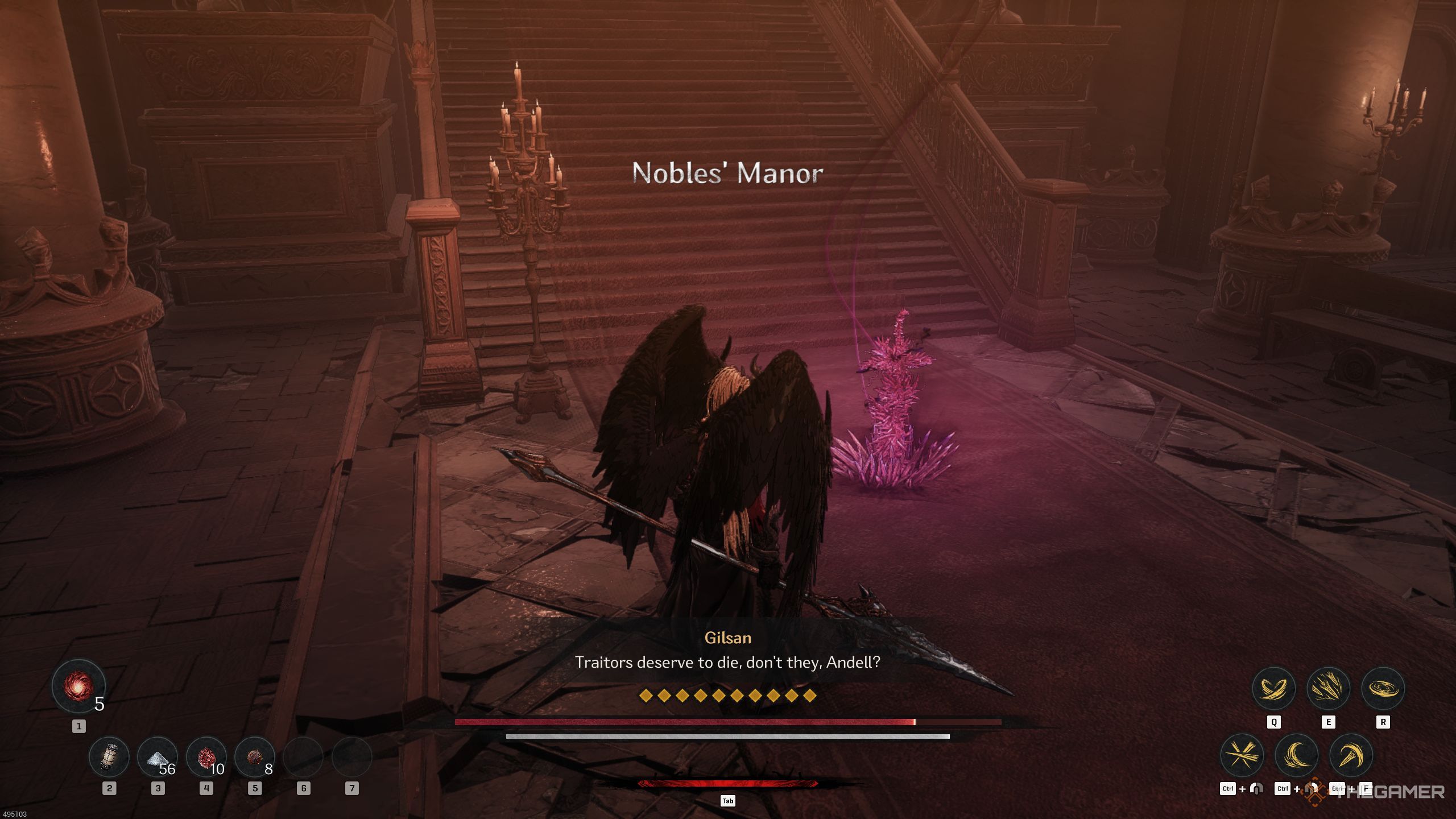
Task: Trigger the arcing spear strike skill
Action: pyautogui.click(x=1351, y=756)
